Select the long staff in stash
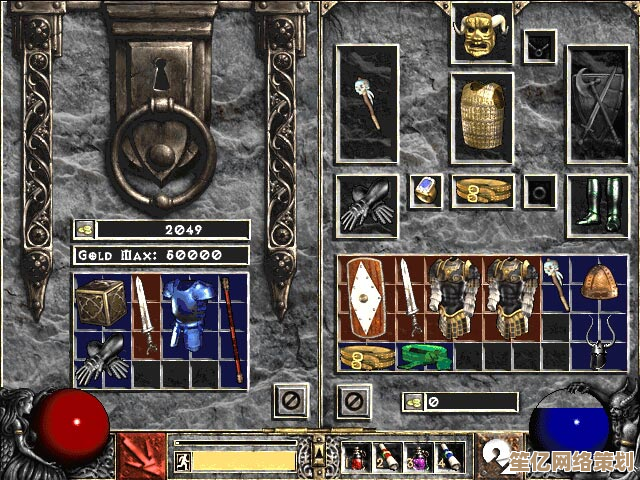This screenshot has width=640, height=480. click(233, 329)
